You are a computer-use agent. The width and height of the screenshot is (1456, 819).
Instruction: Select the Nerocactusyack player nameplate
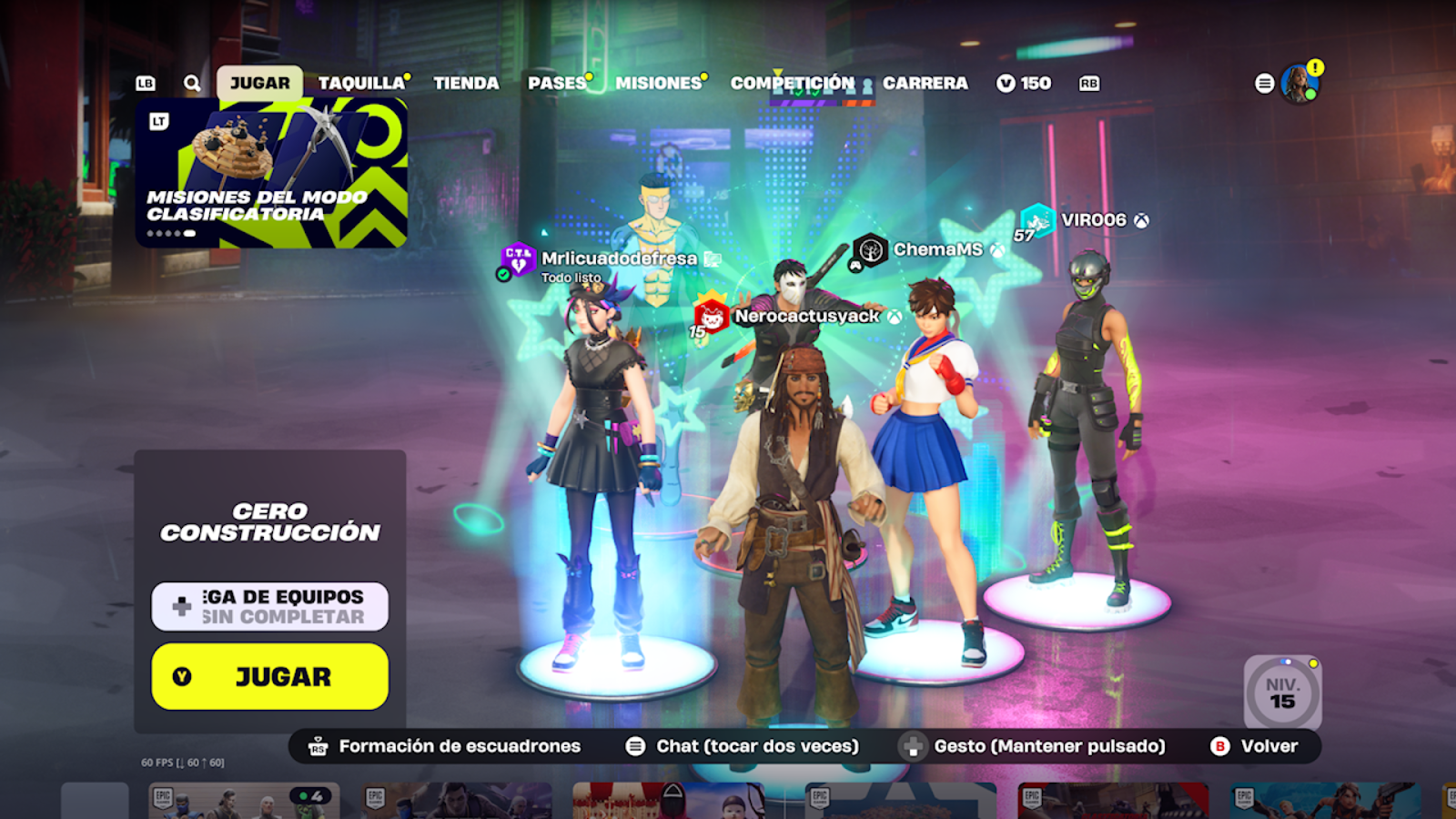click(x=806, y=316)
